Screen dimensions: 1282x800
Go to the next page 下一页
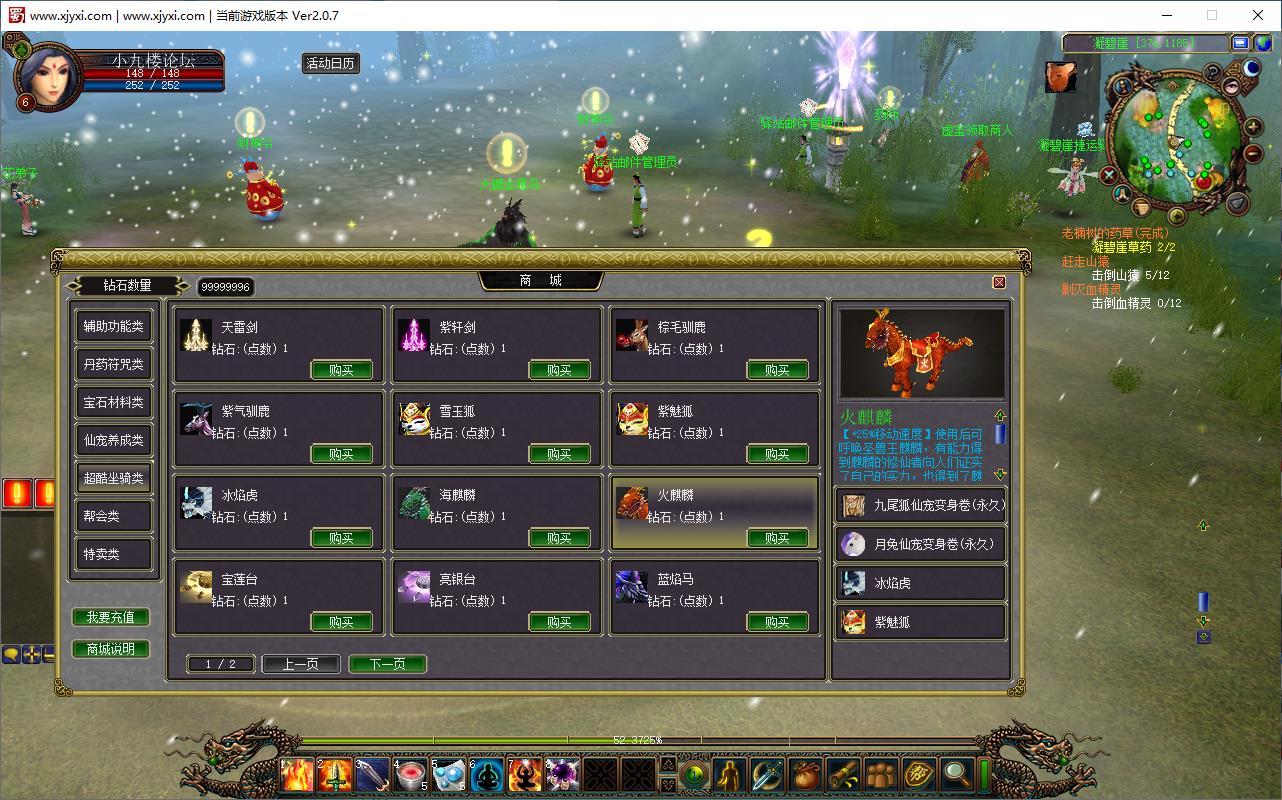[388, 664]
